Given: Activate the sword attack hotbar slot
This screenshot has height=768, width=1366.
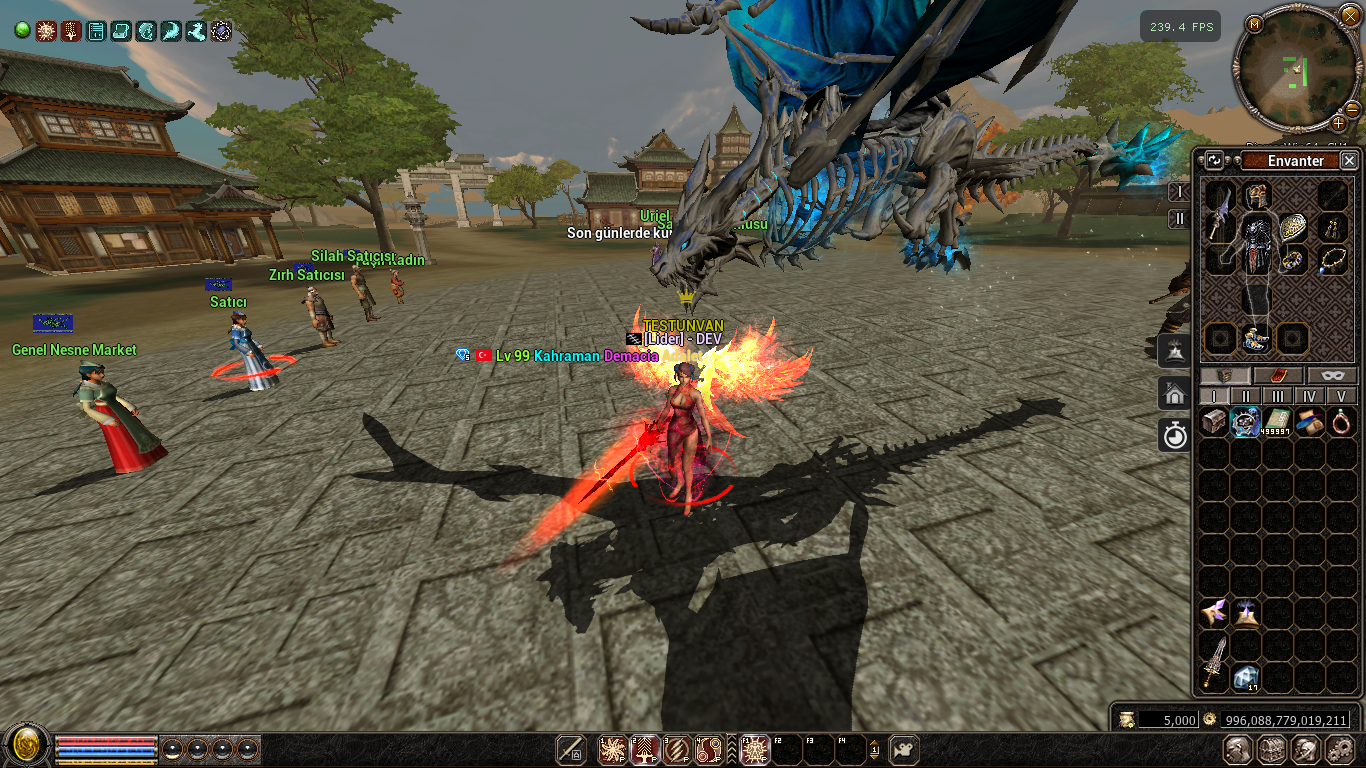Looking at the screenshot, I should point(571,750).
